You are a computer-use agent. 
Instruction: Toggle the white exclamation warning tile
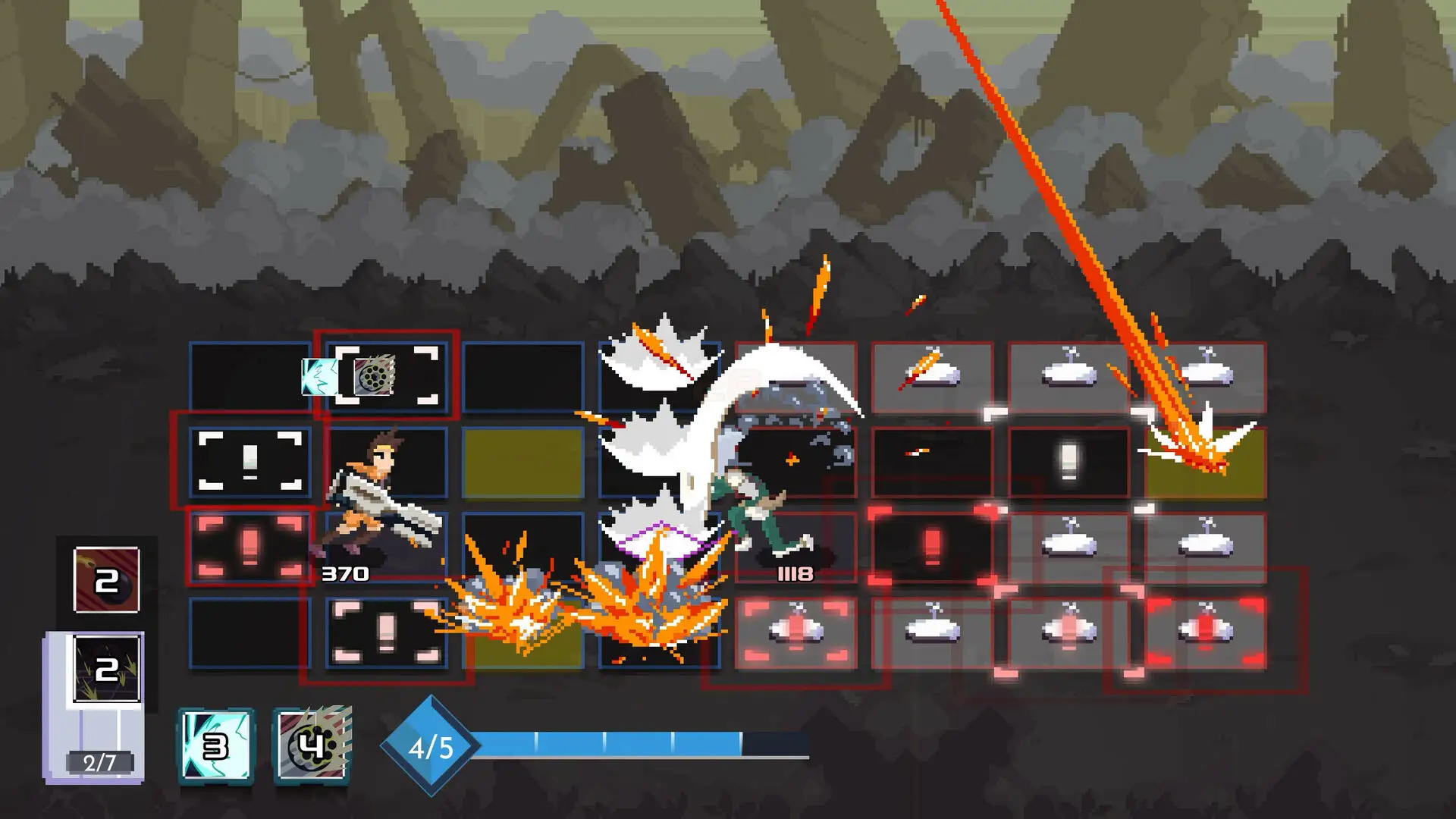coord(250,462)
